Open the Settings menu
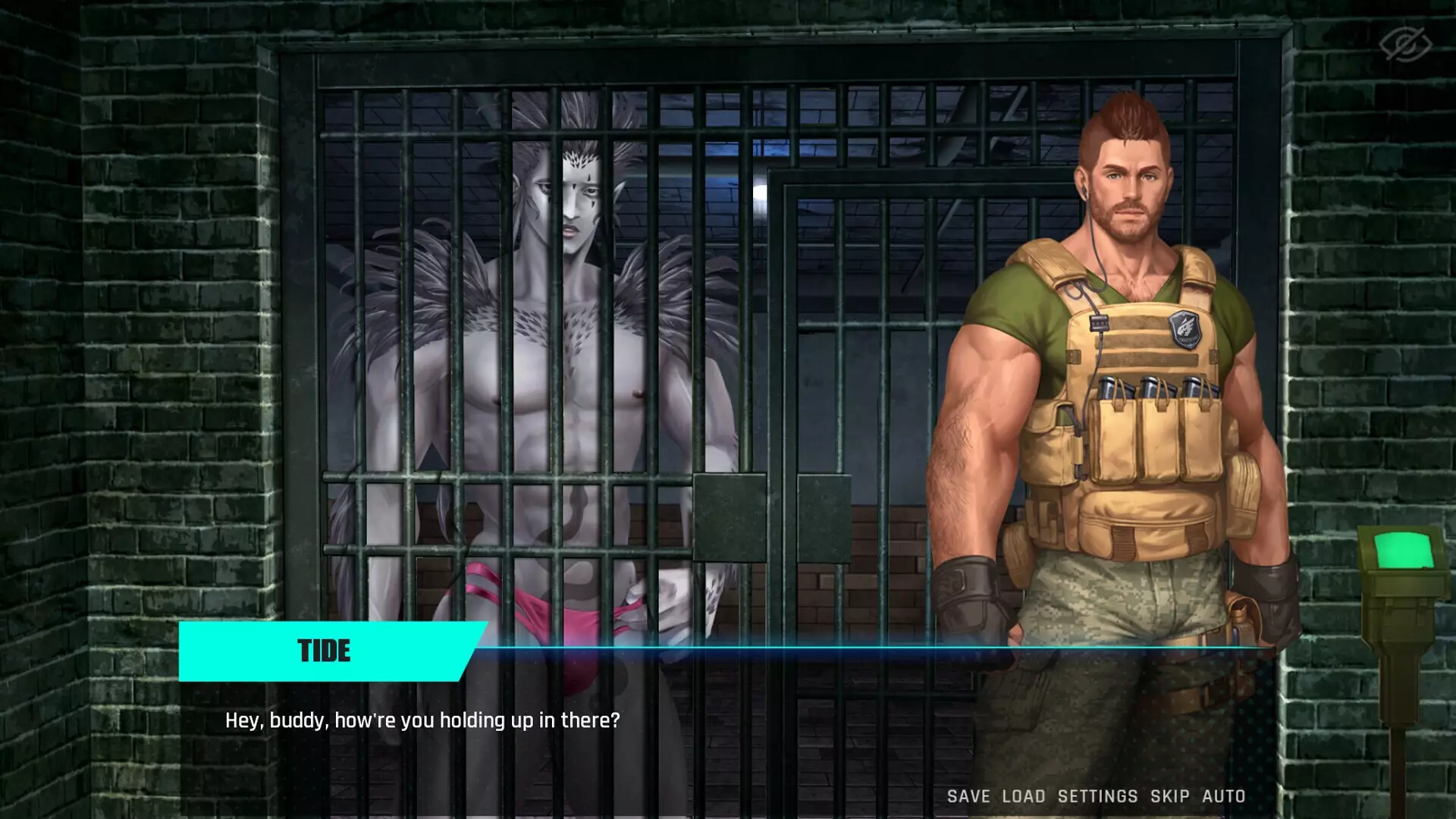1456x819 pixels. click(x=1097, y=796)
